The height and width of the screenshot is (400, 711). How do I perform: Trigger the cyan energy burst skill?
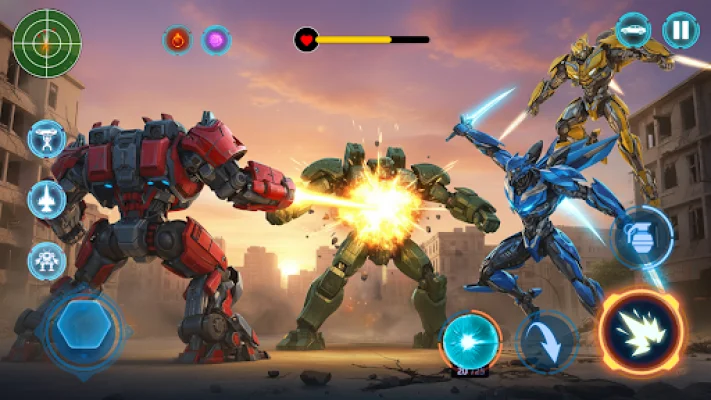pos(471,339)
